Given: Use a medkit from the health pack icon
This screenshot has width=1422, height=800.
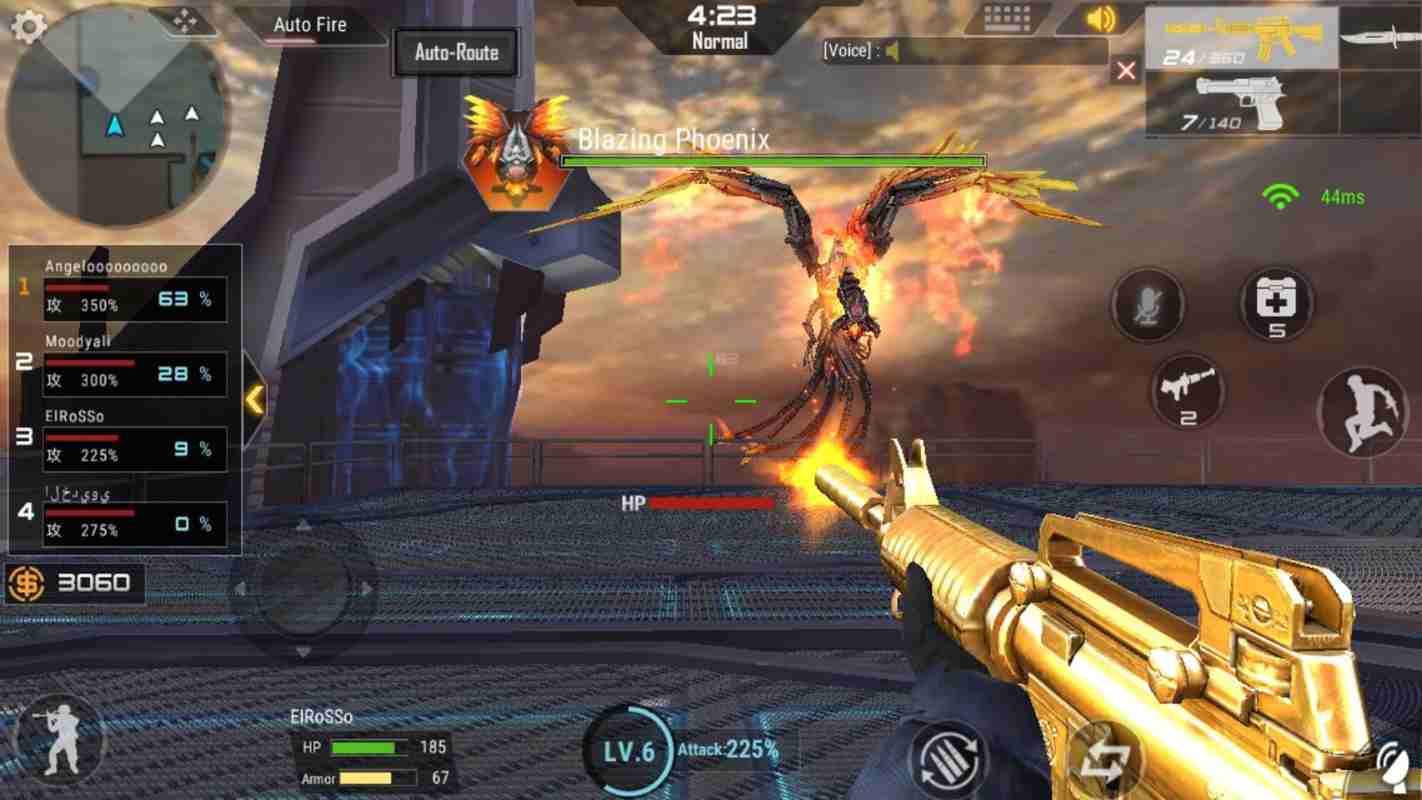Looking at the screenshot, I should tap(1275, 306).
